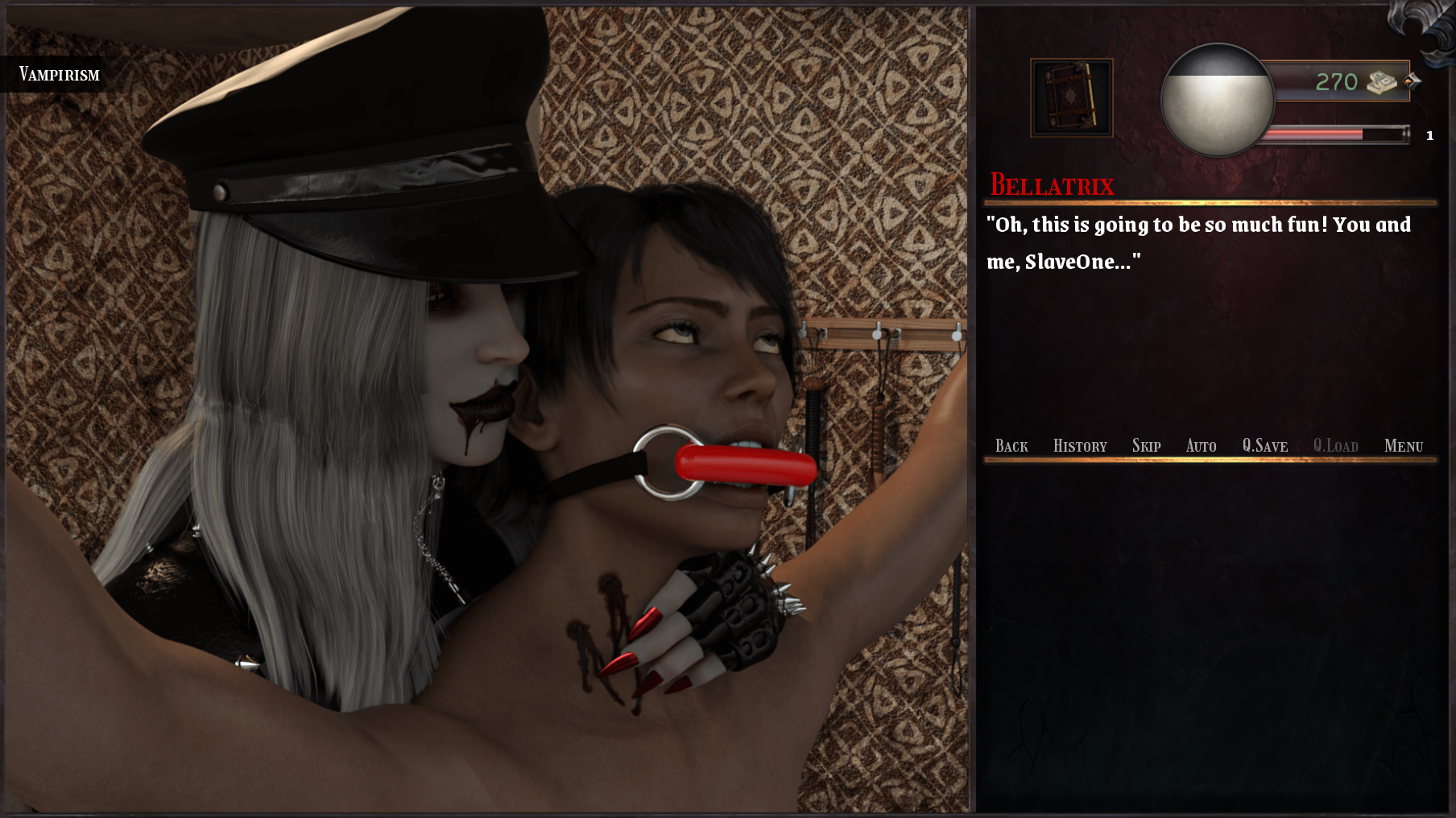Viewport: 1456px width, 818px height.
Task: Open the game Menu
Action: point(1403,446)
